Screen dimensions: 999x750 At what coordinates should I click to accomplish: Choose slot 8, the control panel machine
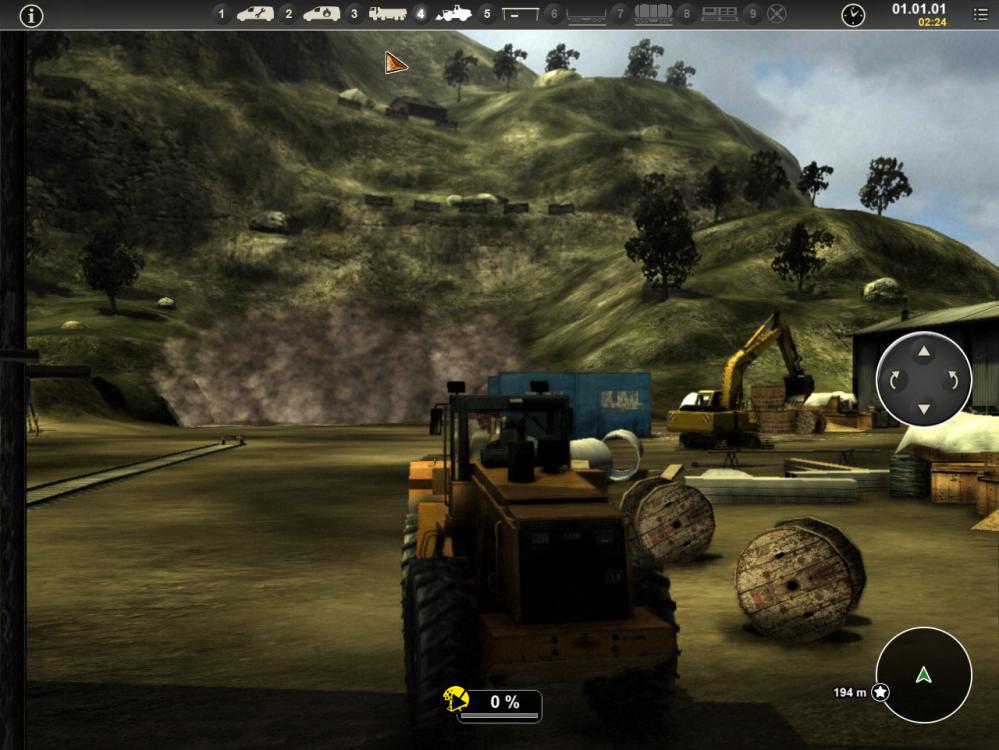click(719, 14)
